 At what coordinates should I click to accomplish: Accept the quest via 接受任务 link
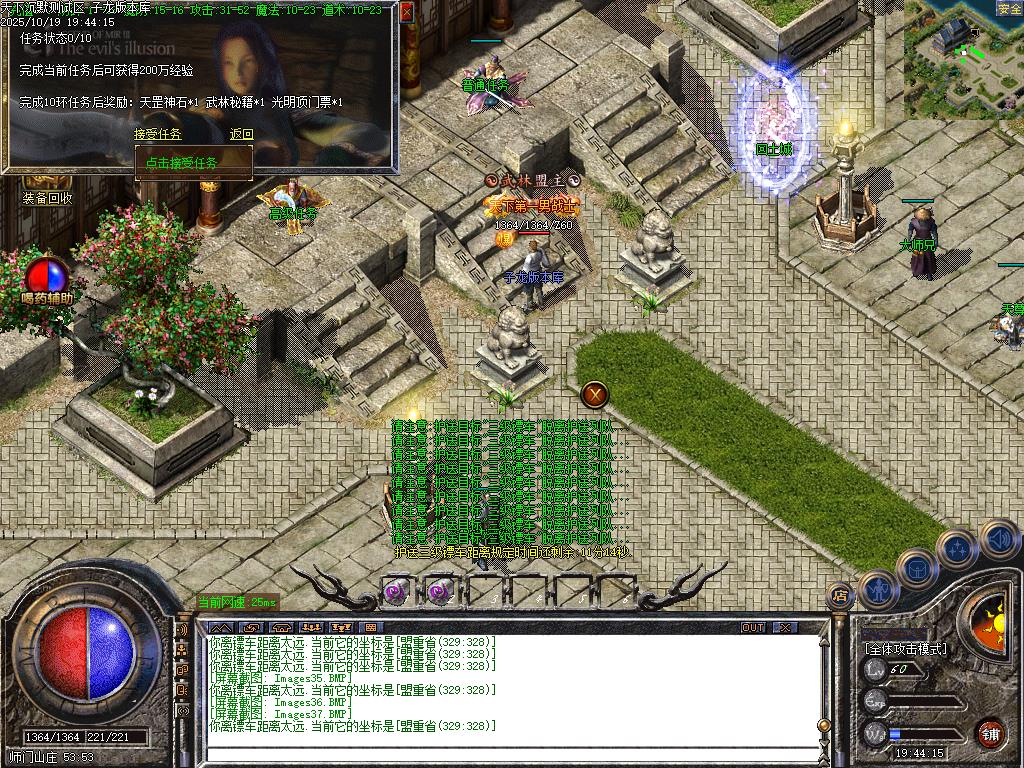pos(158,134)
